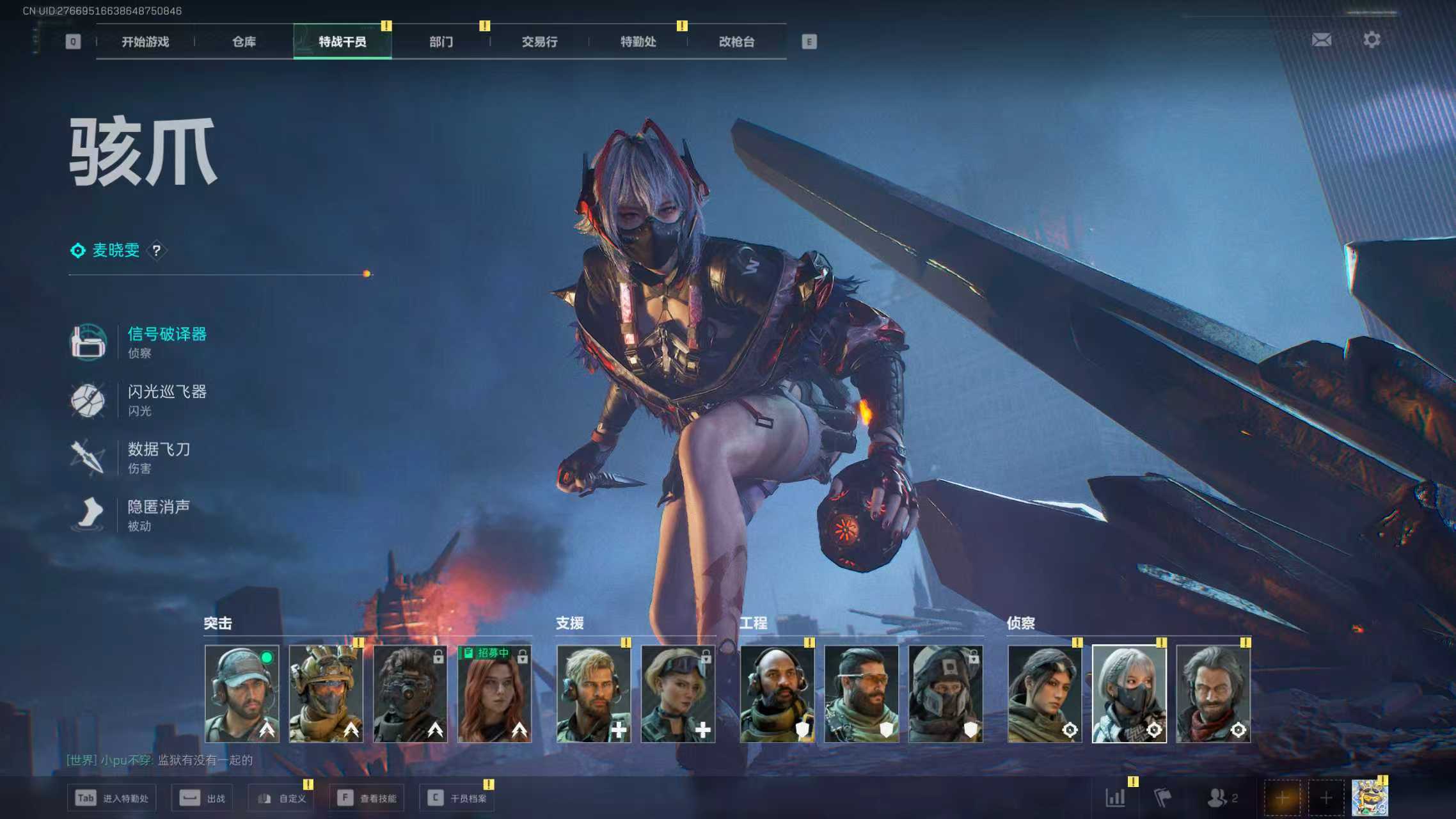Open settings via the gear icon
Screen dimensions: 1456x819
click(1372, 40)
